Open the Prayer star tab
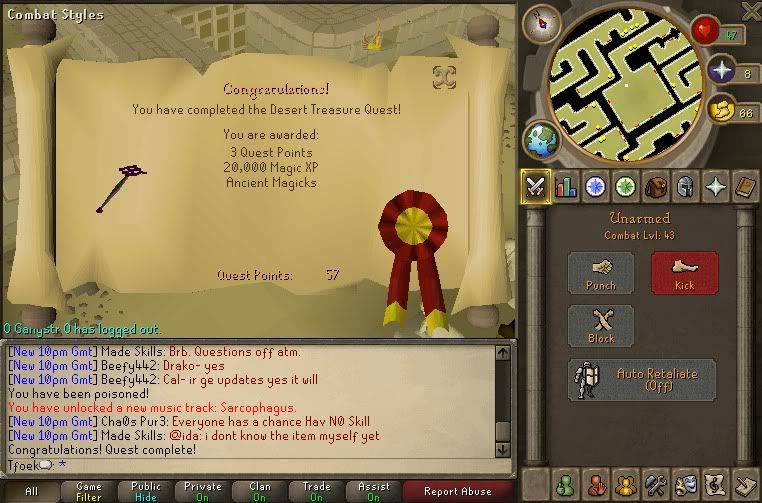This screenshot has width=762, height=503. [x=715, y=186]
